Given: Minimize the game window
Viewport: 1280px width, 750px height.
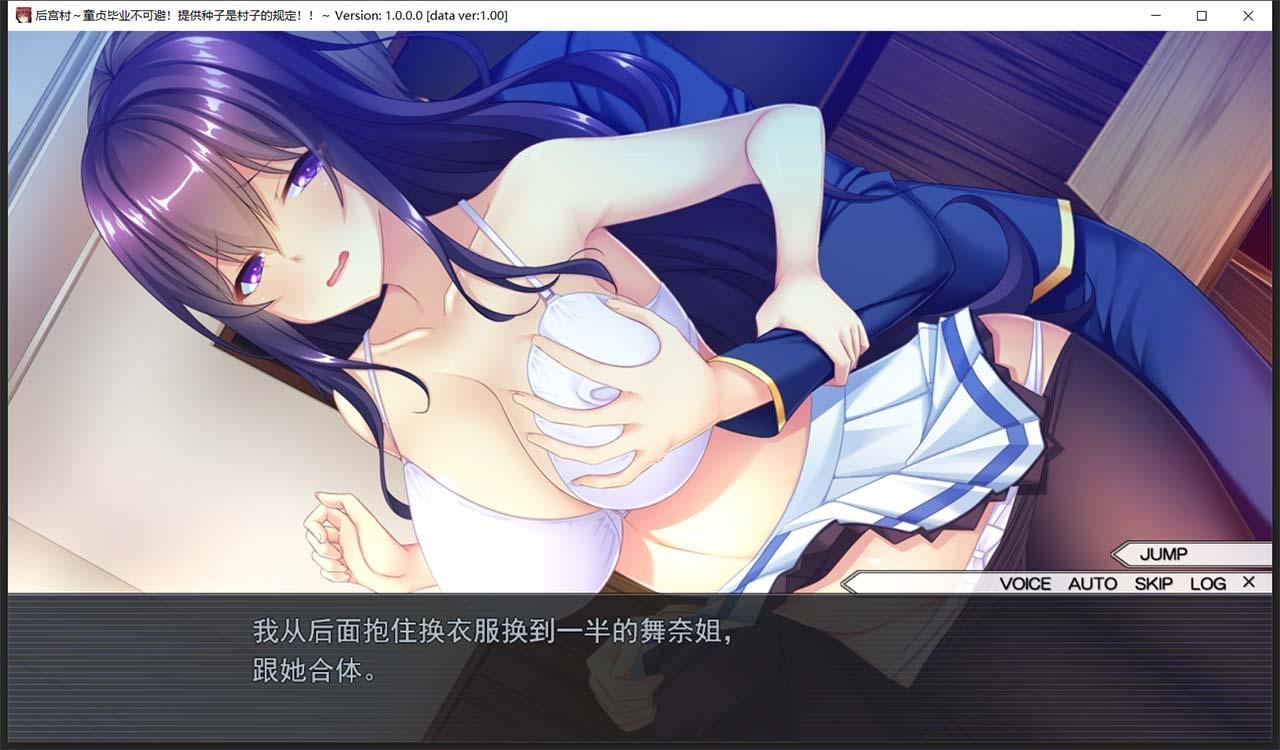Looking at the screenshot, I should click(x=1156, y=15).
